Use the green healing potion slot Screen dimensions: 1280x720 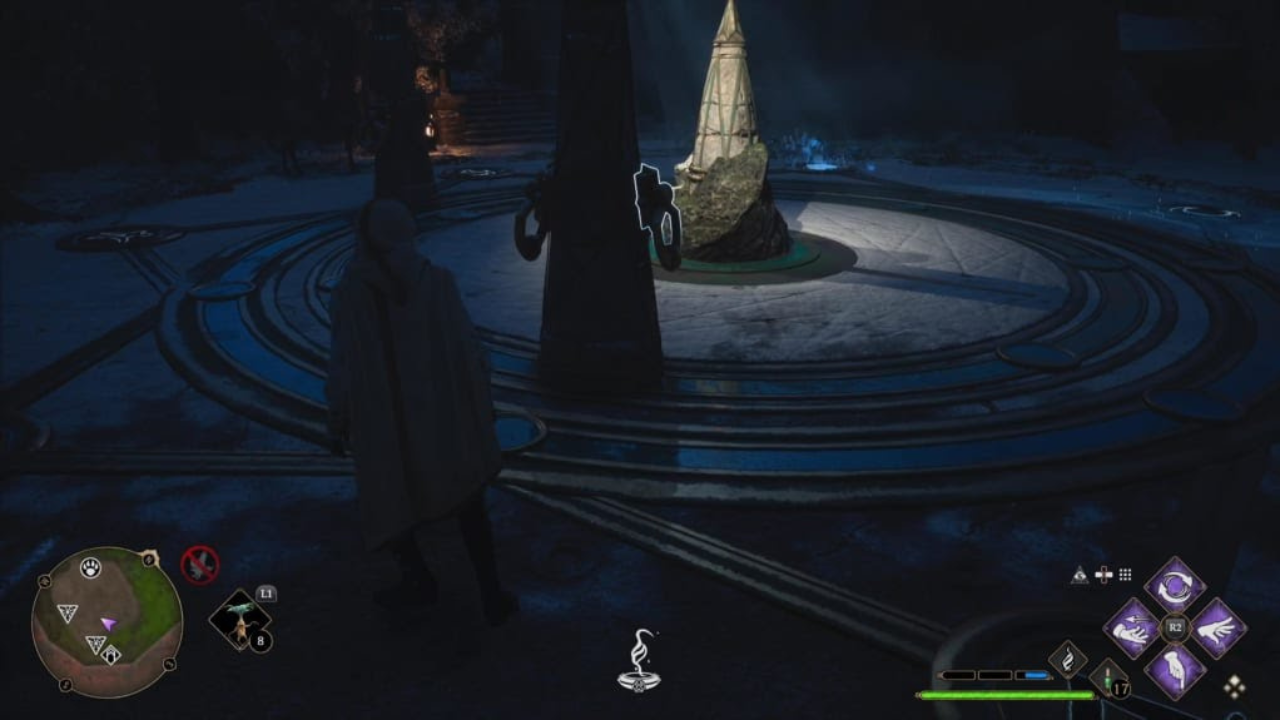click(x=1108, y=678)
